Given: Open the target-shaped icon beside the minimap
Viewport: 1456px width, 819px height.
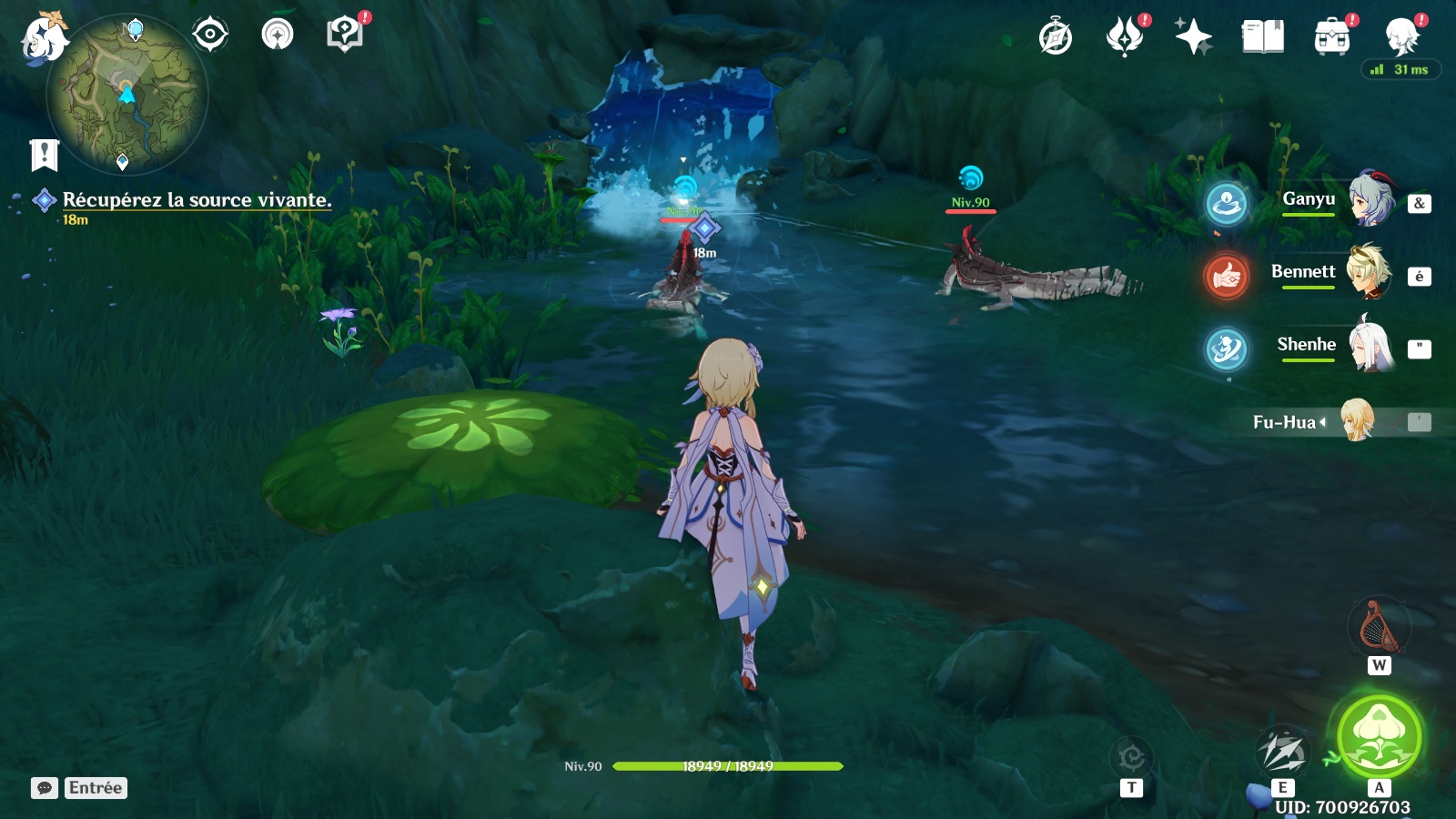Looking at the screenshot, I should point(210,35).
